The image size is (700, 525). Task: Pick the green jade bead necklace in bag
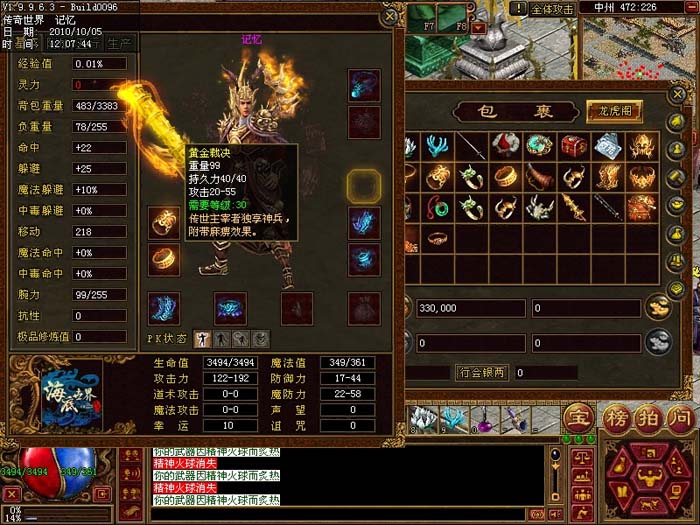437,207
